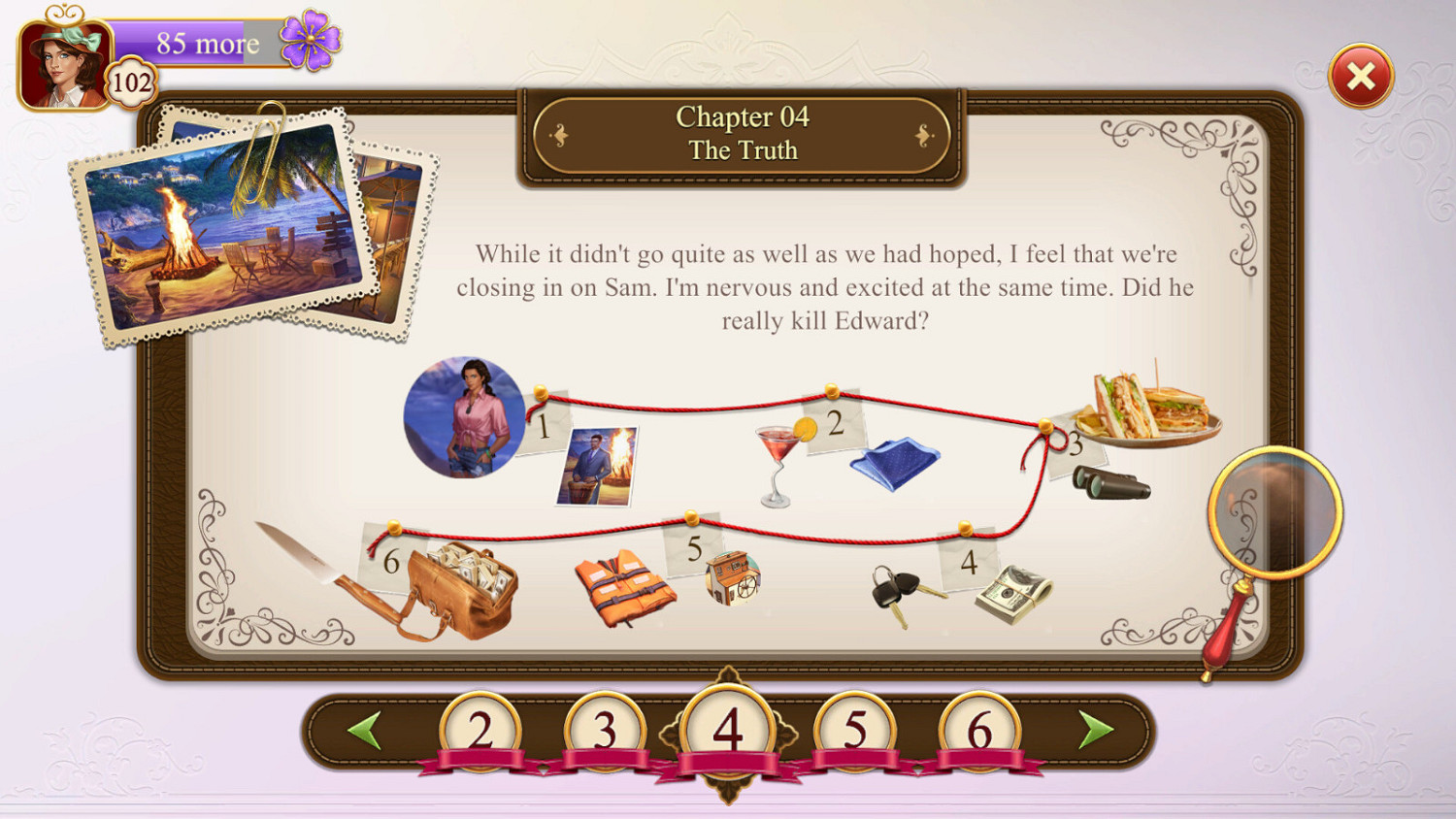
Task: Click the binoculars clue icon
Action: pos(1111,482)
